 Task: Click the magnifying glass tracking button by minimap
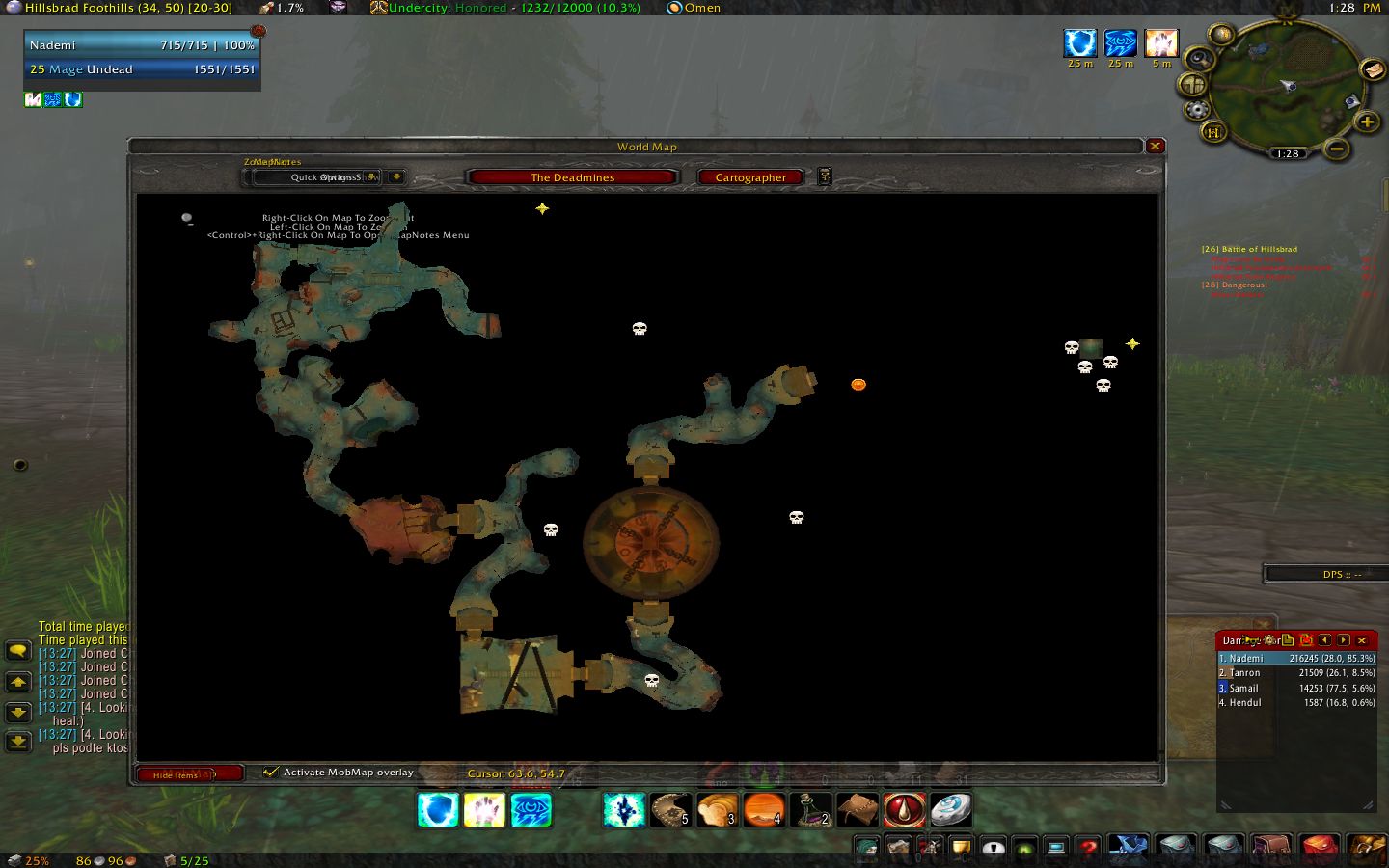[x=1199, y=58]
